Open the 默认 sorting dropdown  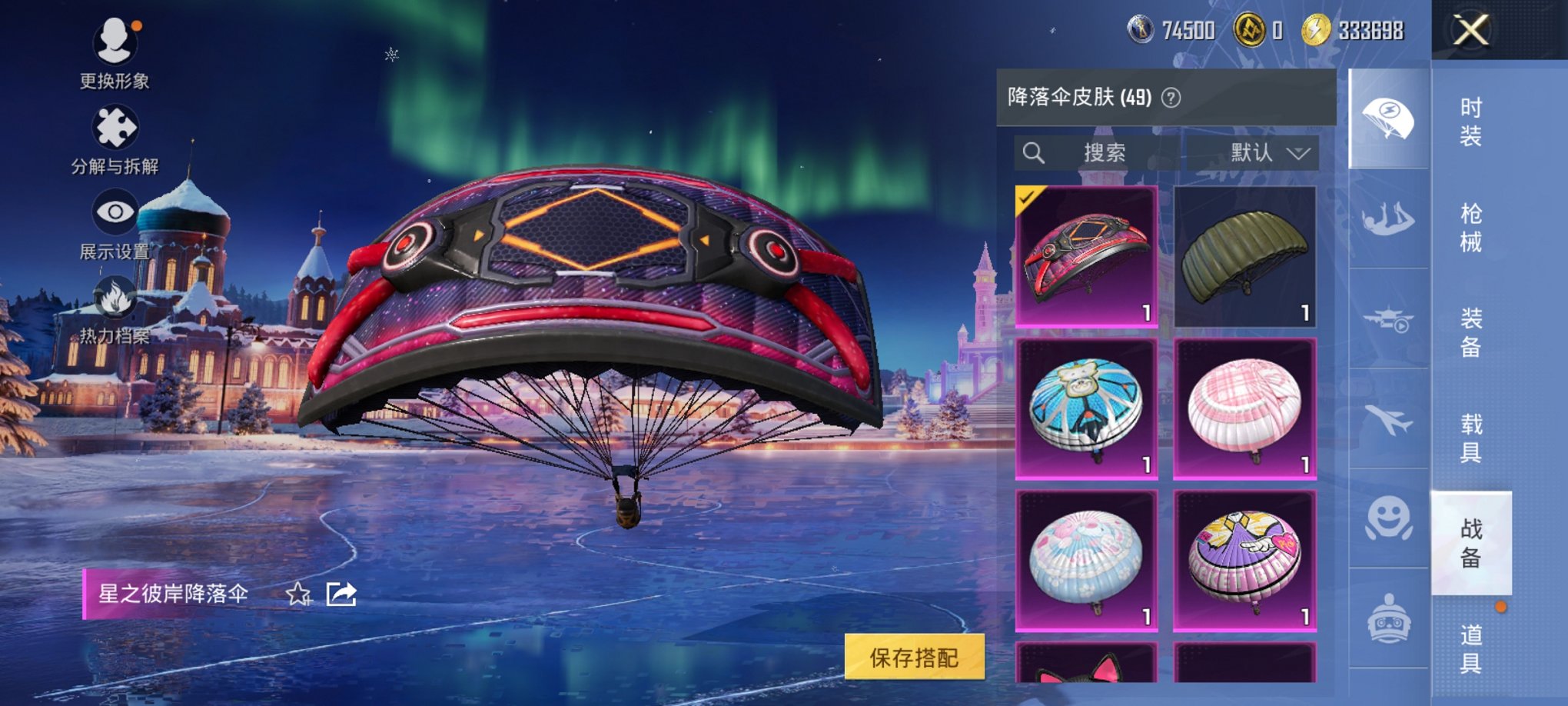(1266, 152)
